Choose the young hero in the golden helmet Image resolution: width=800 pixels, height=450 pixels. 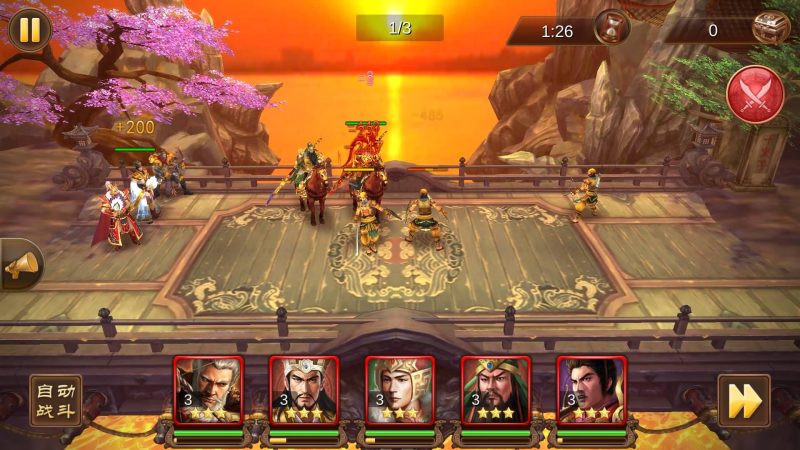pos(400,391)
